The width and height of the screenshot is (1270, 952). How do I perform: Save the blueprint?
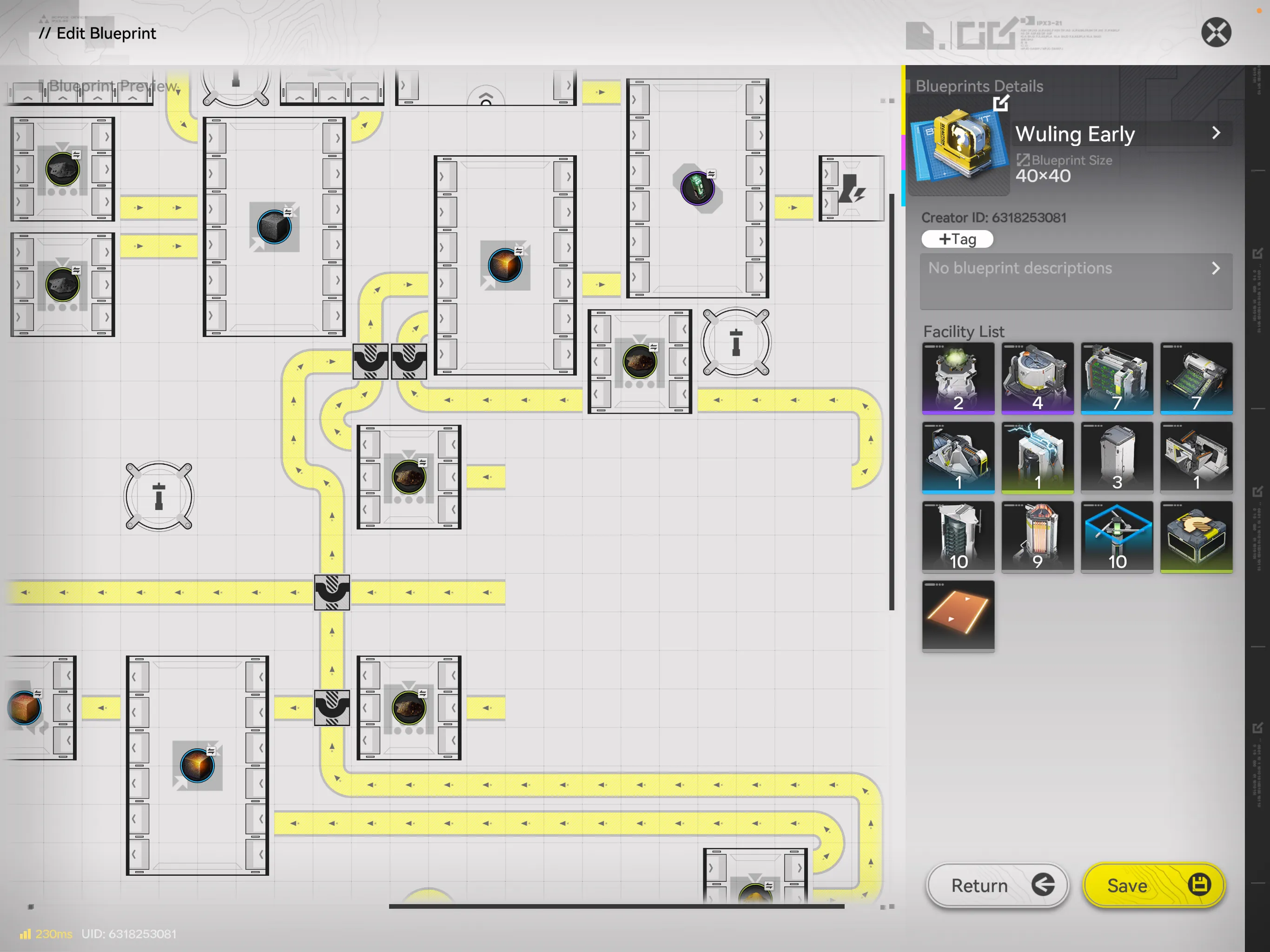tap(1153, 885)
